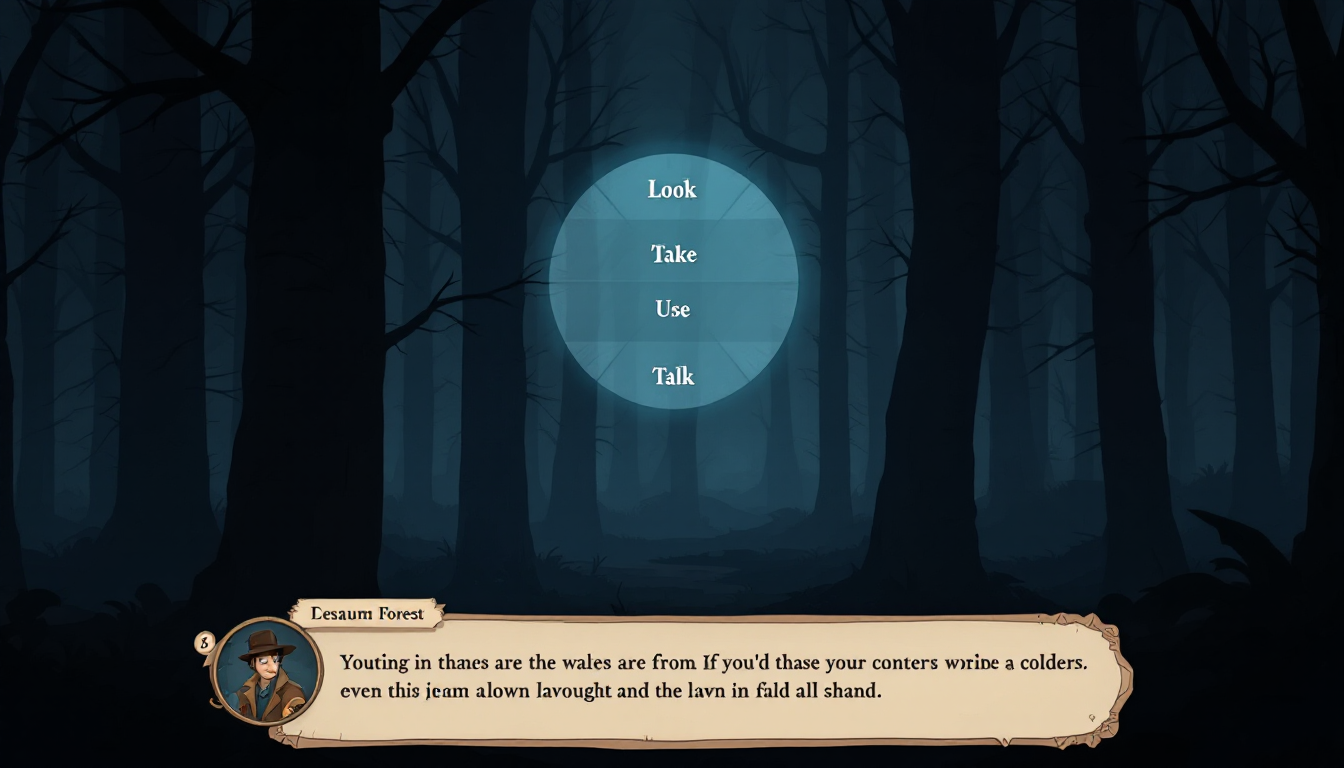Select the Desaum Forest location banner
Image resolution: width=1344 pixels, height=768 pixels.
click(365, 614)
